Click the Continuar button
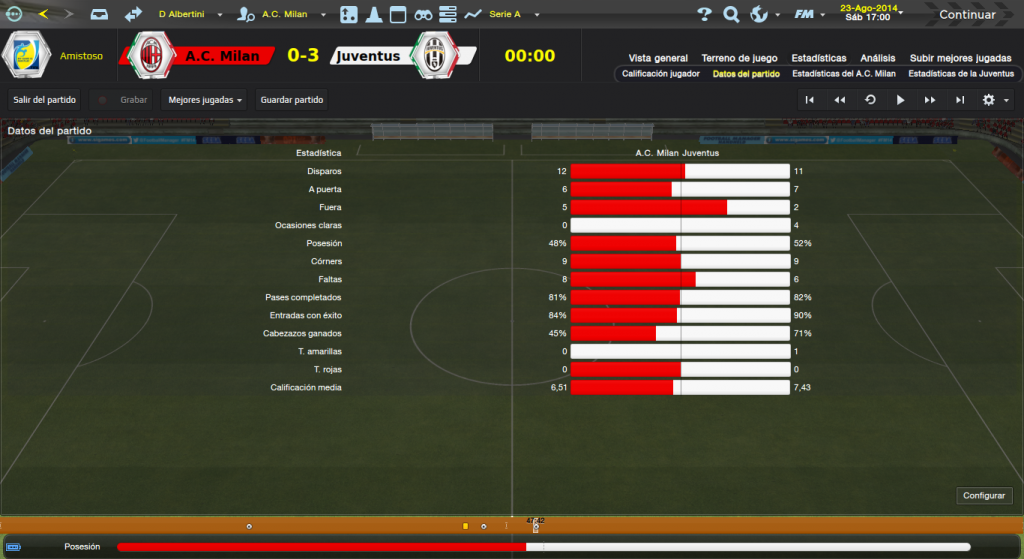The height and width of the screenshot is (559, 1024). 966,14
